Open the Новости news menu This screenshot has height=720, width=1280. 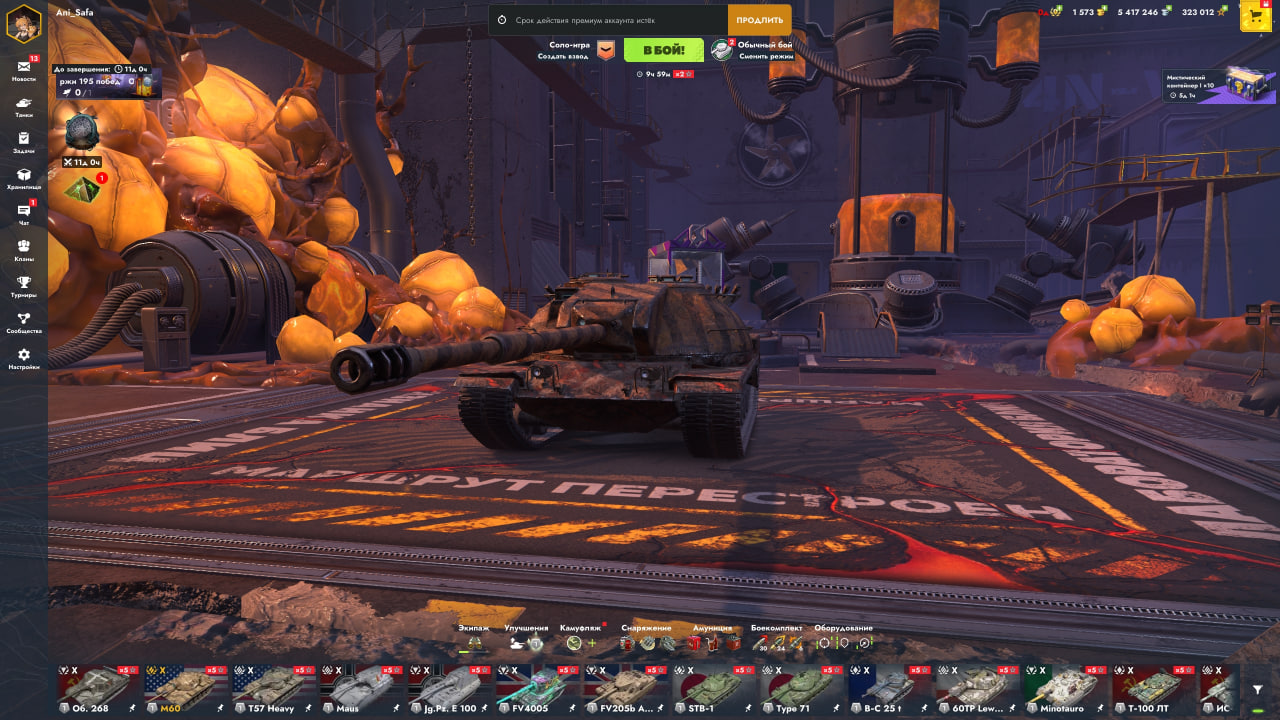coord(24,70)
